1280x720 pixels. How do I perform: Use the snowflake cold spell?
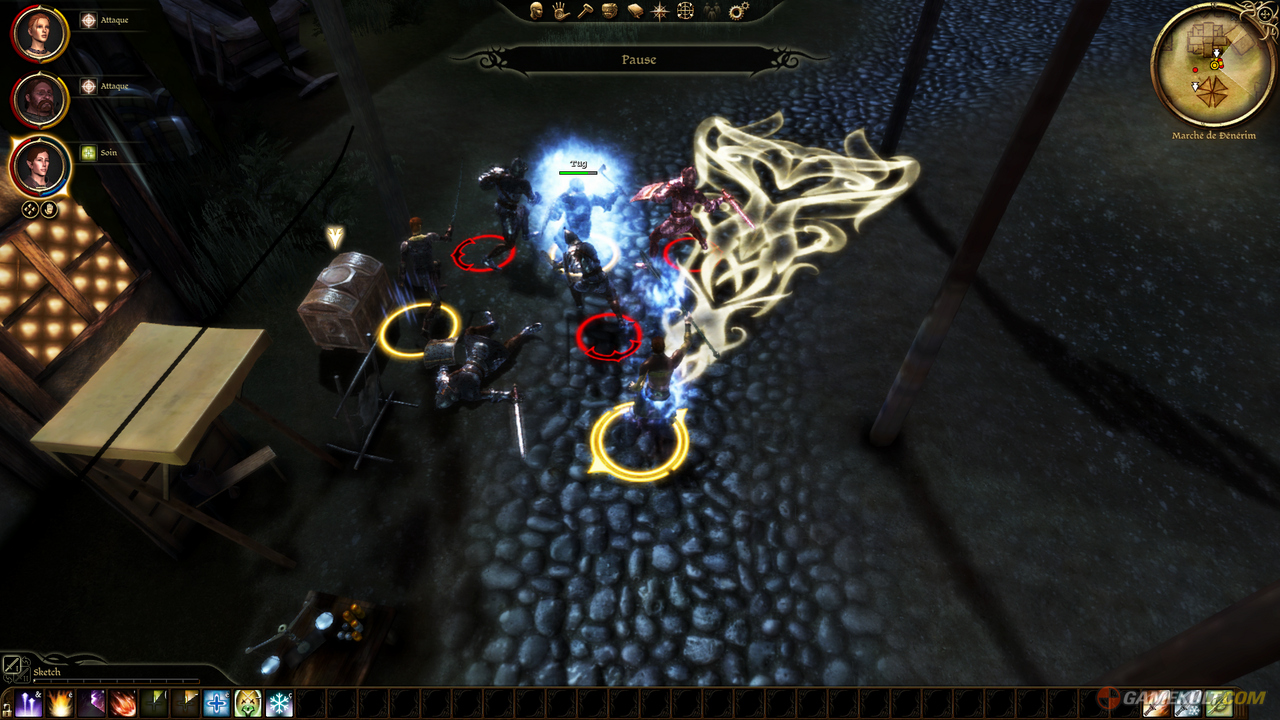pos(278,703)
